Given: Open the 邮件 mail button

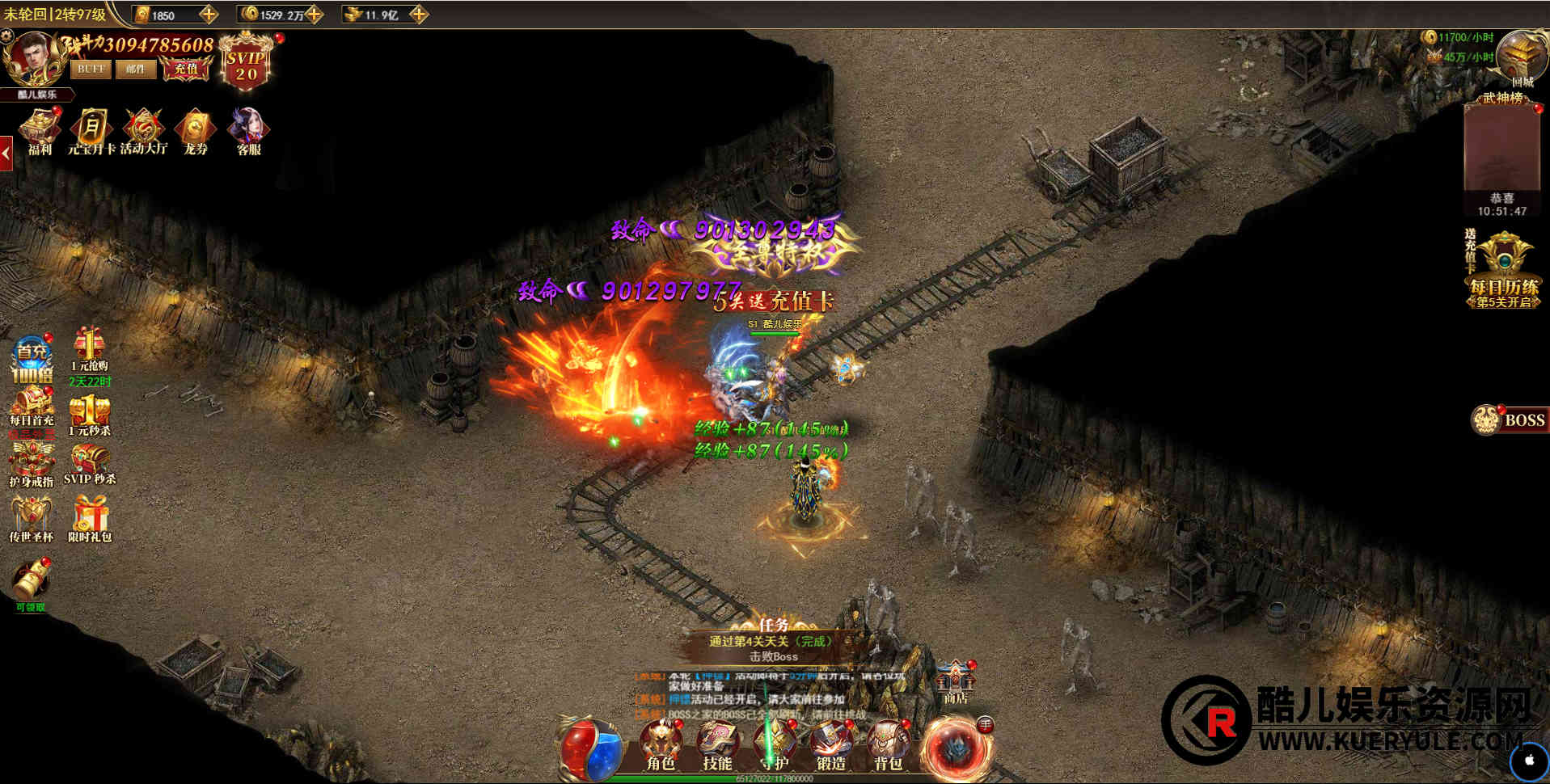Looking at the screenshot, I should tap(135, 70).
